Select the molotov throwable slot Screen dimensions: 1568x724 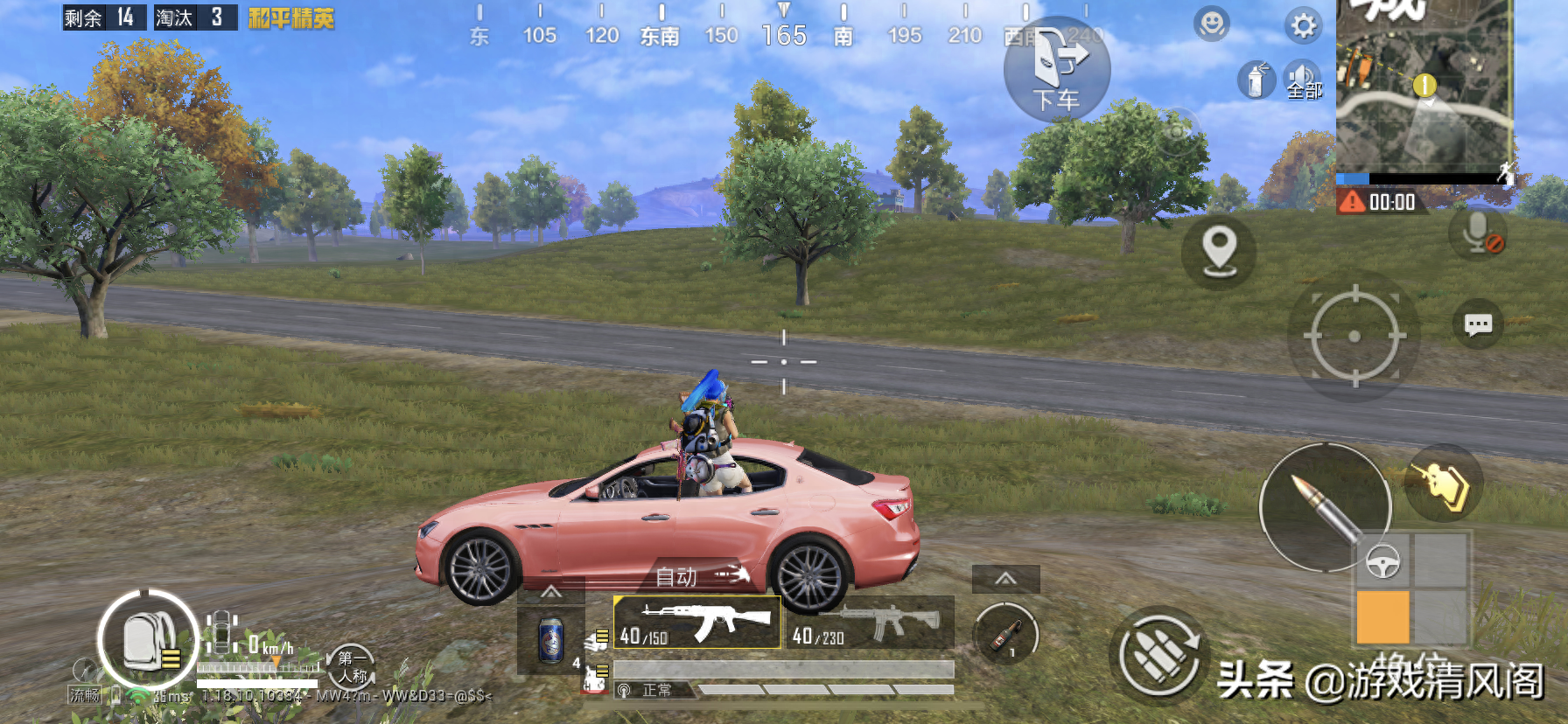pyautogui.click(x=1006, y=634)
